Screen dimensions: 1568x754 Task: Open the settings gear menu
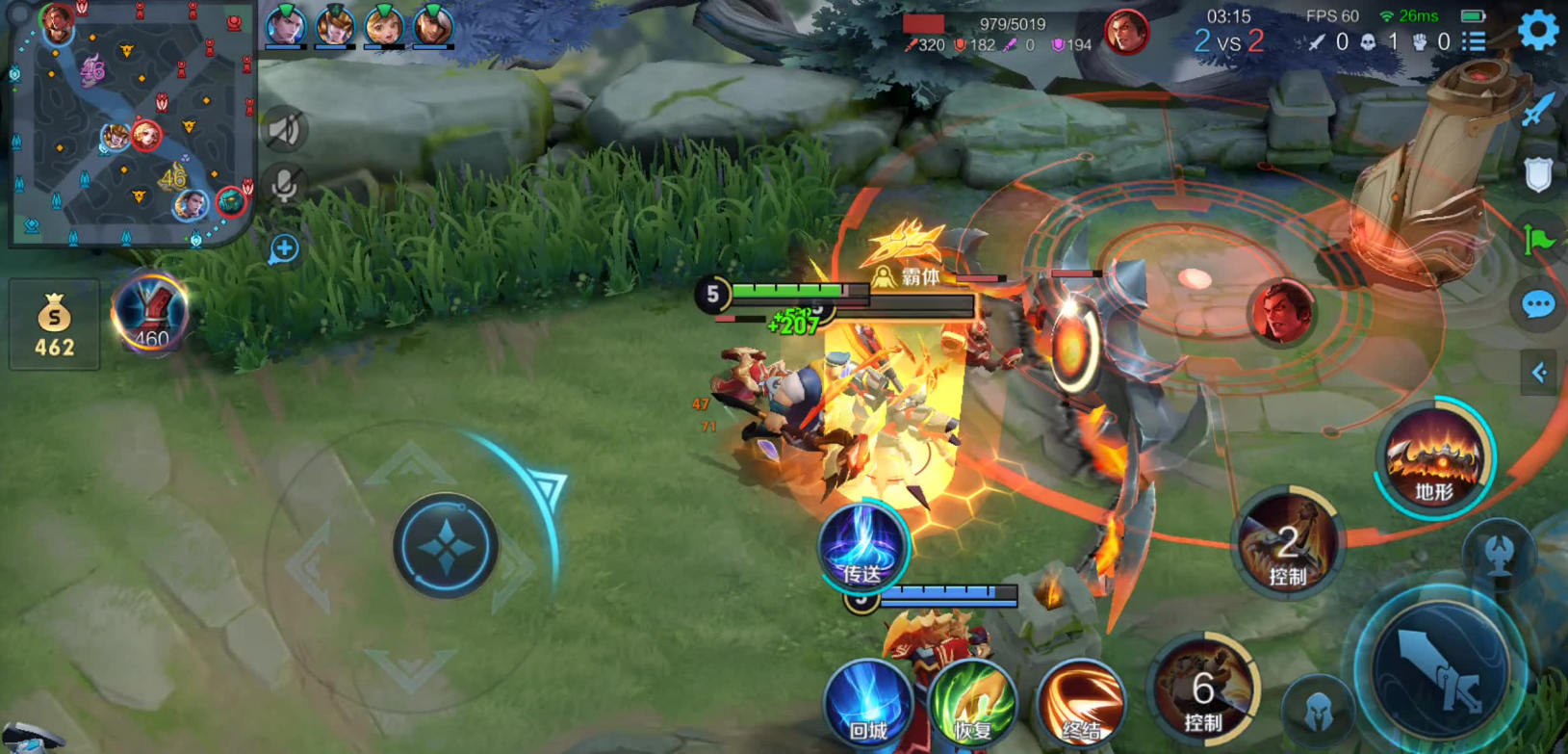1537,31
